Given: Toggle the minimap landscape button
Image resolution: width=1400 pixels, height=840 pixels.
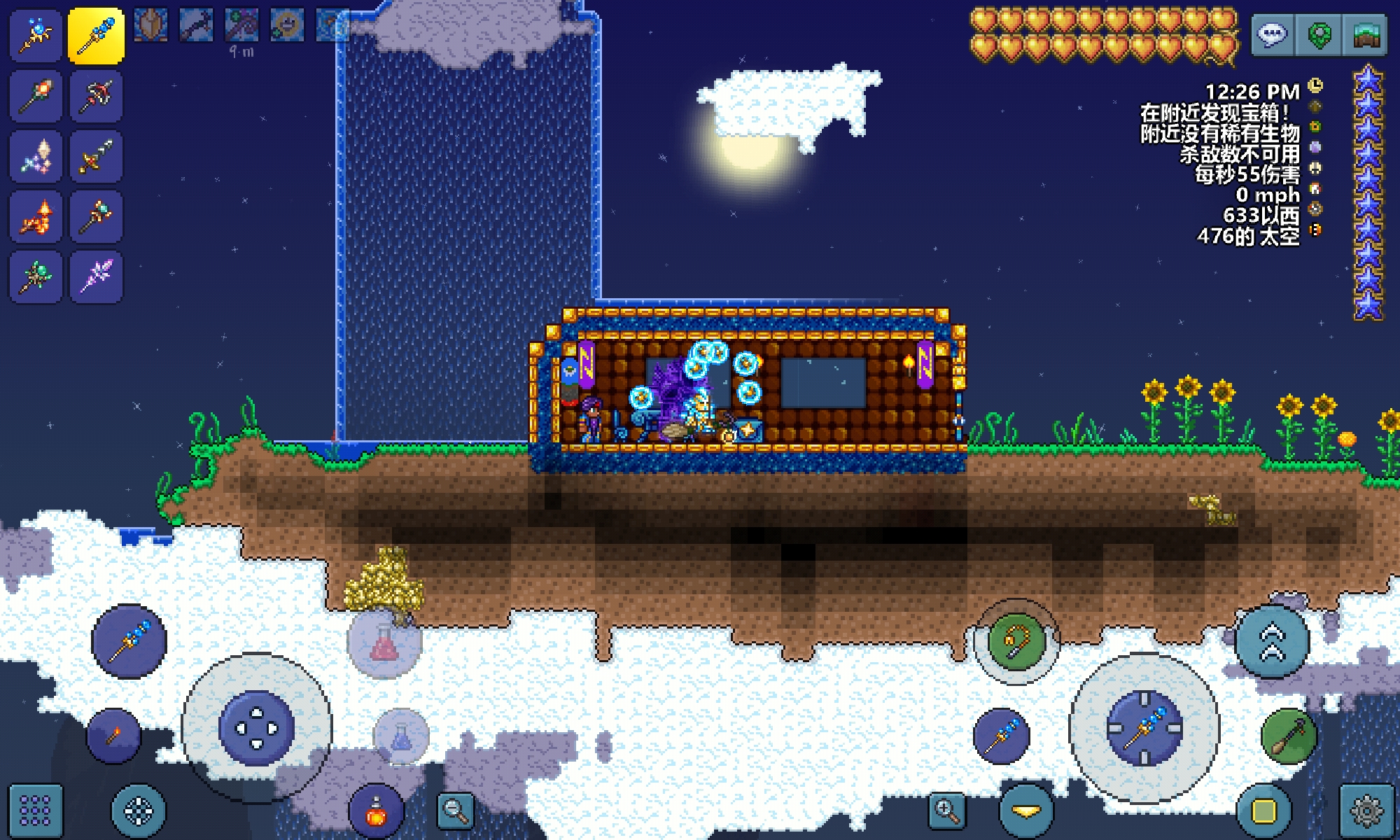Looking at the screenshot, I should click(x=1365, y=34).
